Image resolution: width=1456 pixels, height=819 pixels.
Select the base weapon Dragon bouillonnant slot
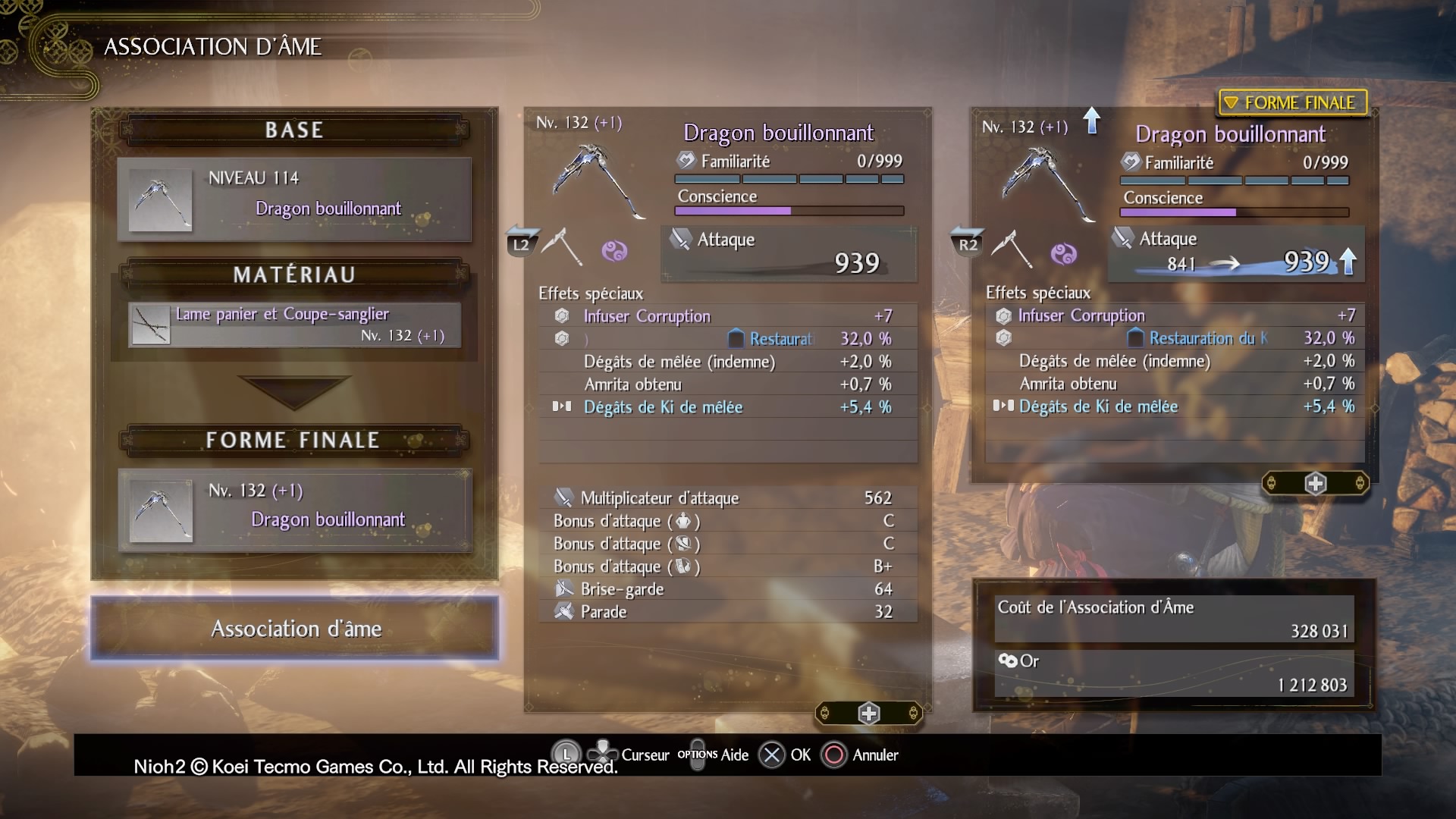pos(294,199)
